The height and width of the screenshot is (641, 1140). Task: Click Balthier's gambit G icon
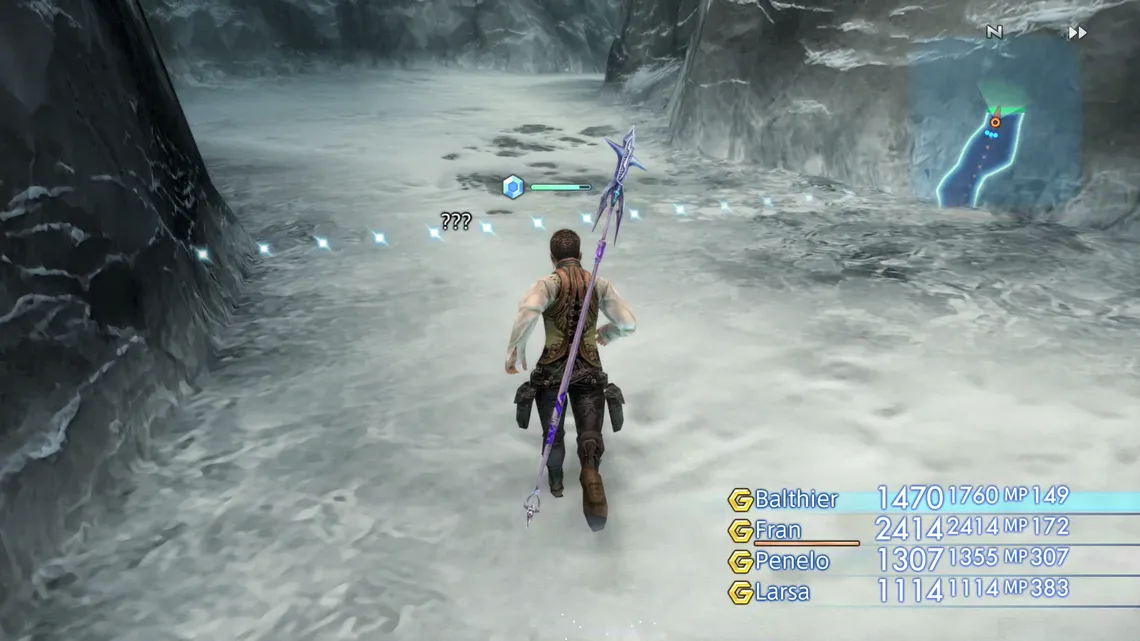click(740, 500)
